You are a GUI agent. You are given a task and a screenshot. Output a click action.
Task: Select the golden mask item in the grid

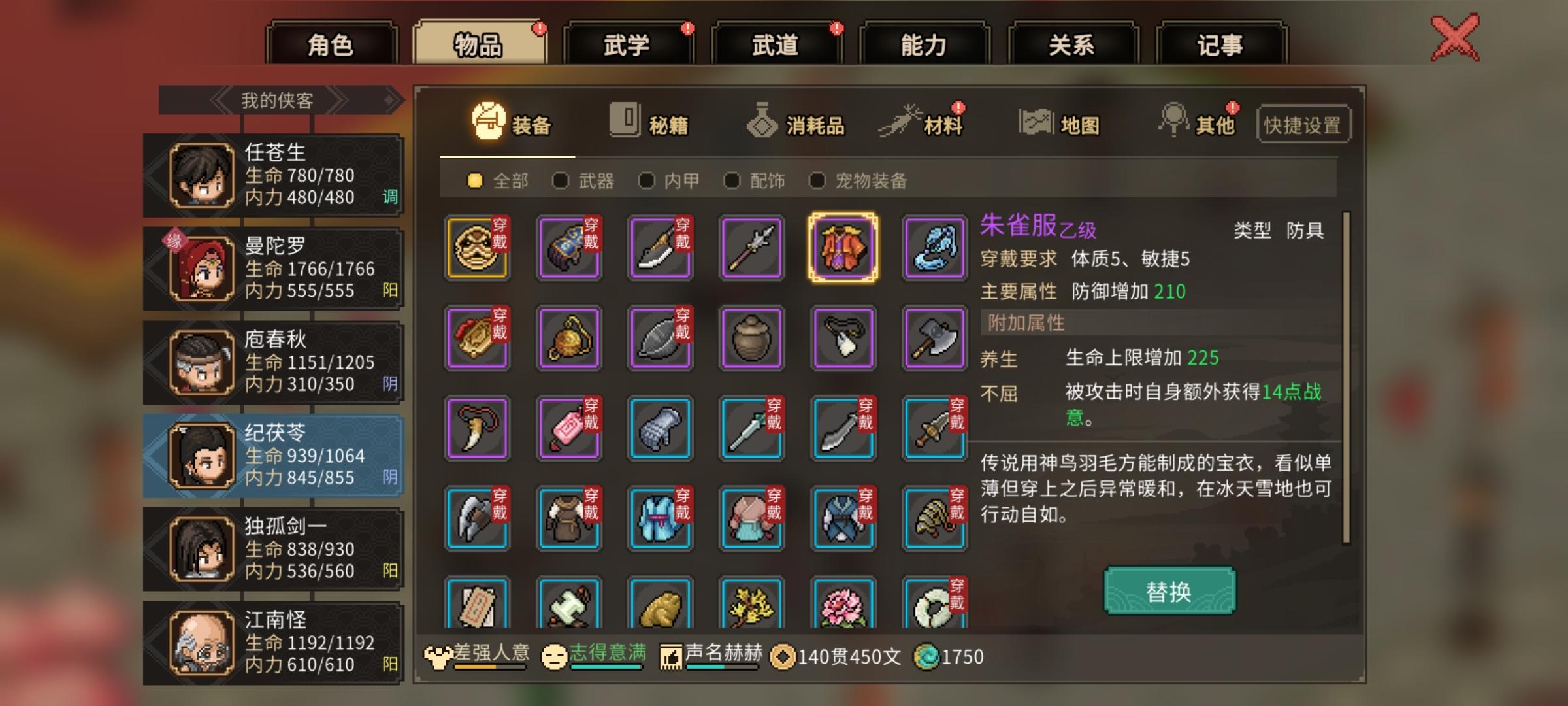pos(476,248)
